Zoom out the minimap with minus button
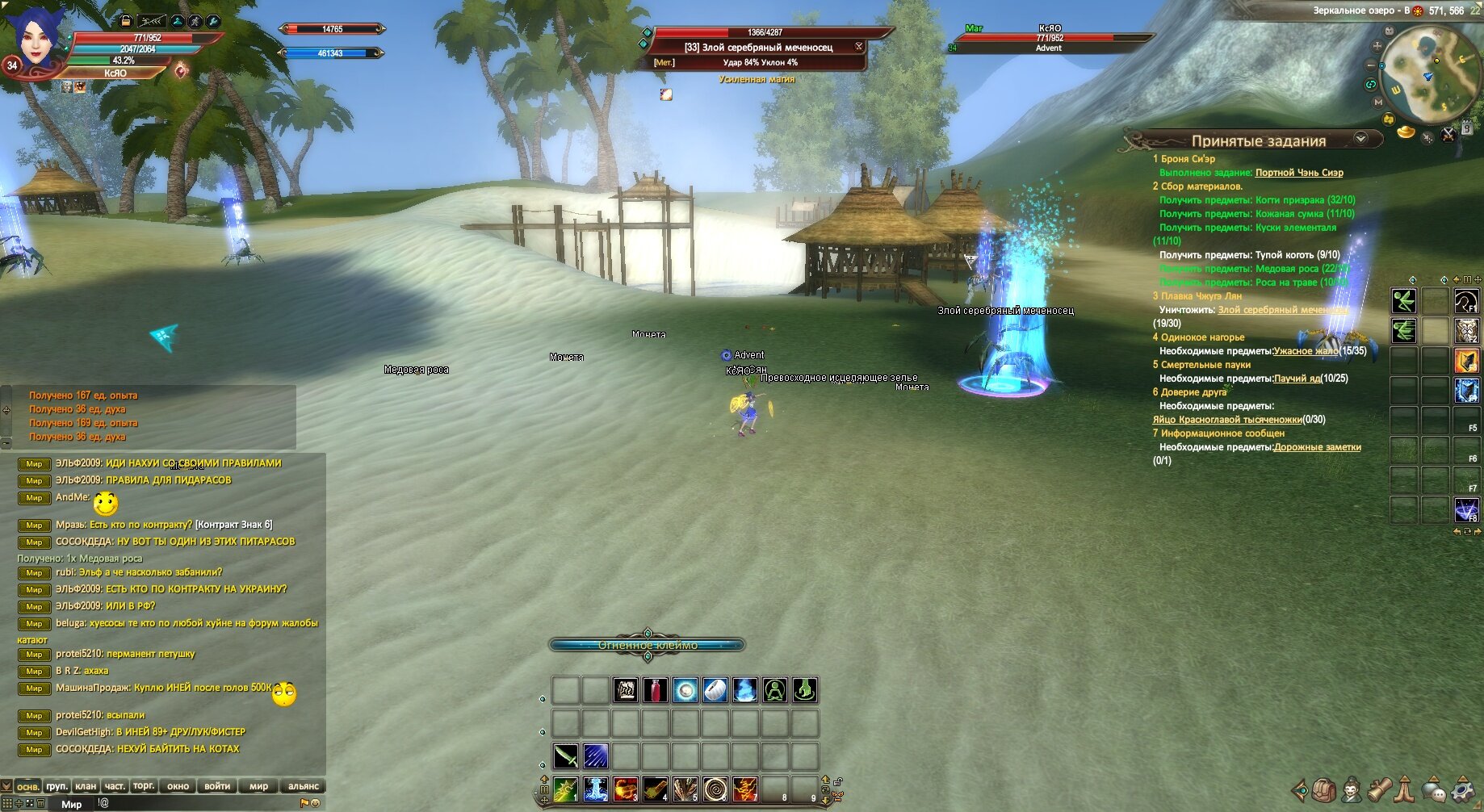 coord(1370,65)
